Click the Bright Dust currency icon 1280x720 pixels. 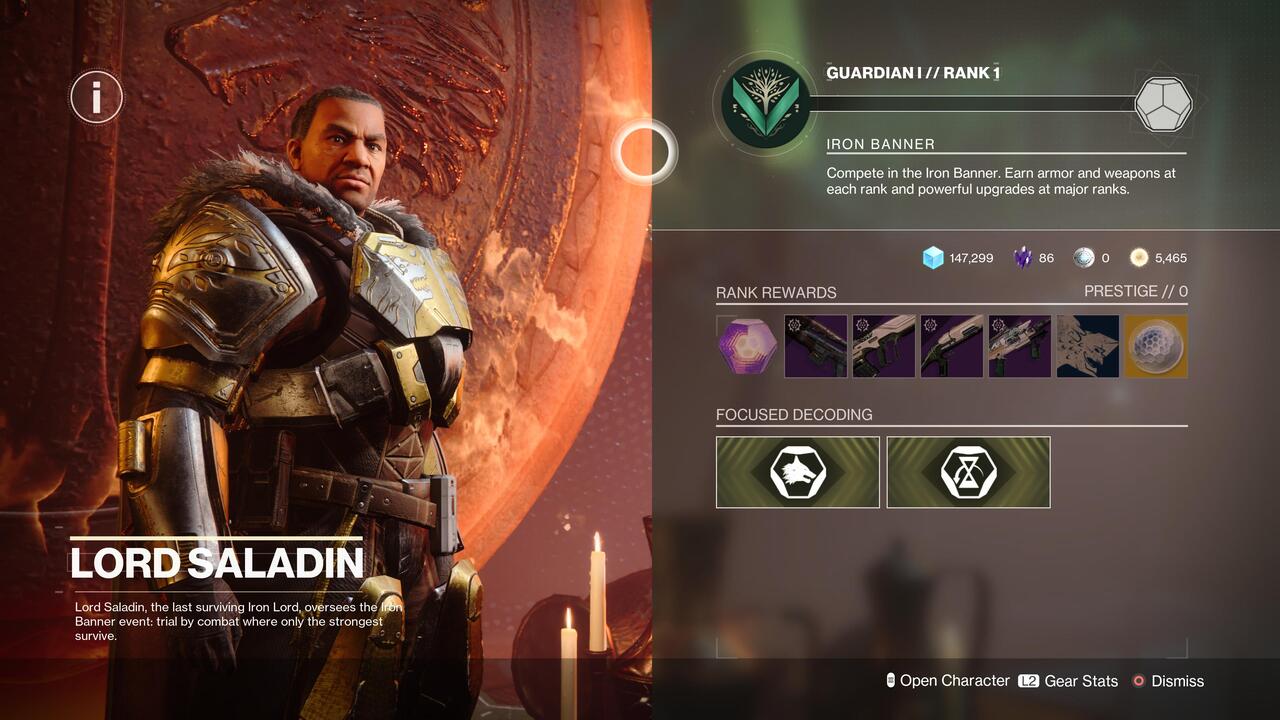pos(1139,257)
